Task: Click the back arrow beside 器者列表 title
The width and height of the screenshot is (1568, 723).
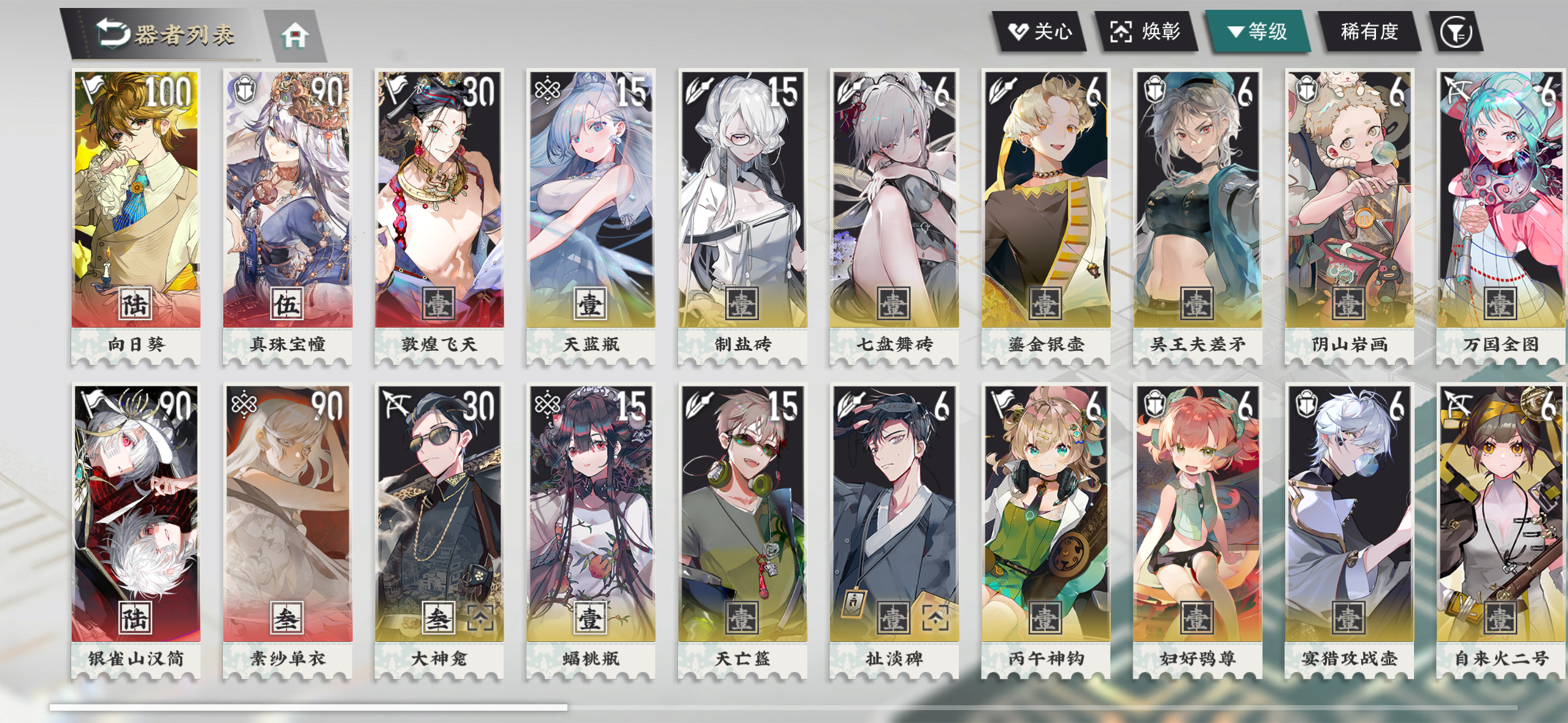Action: [x=113, y=32]
